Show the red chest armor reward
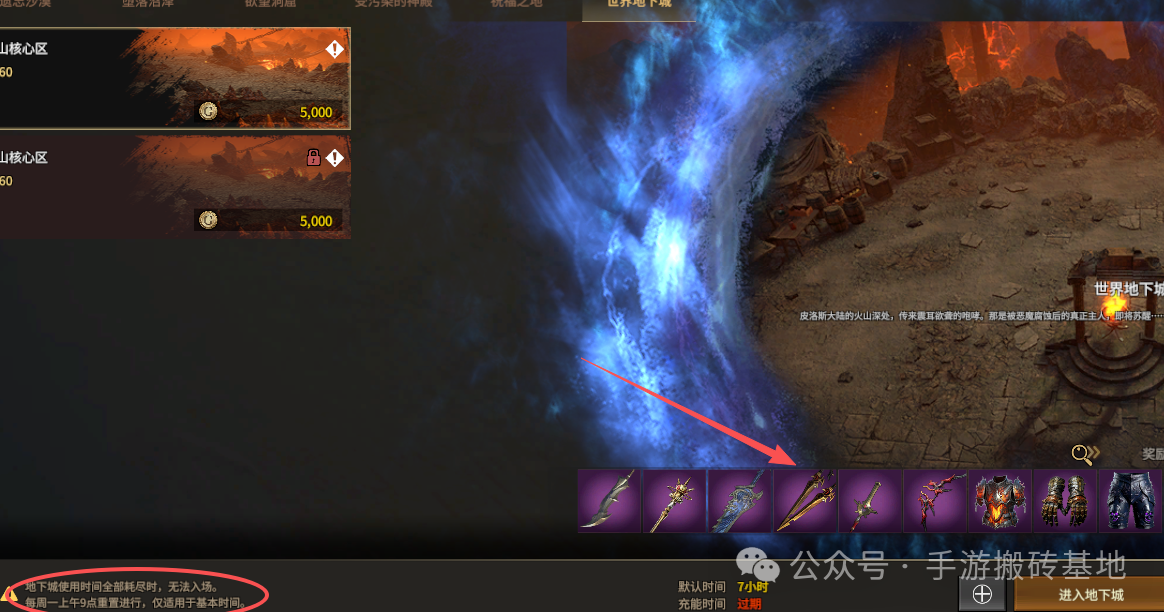Image resolution: width=1164 pixels, height=612 pixels. tap(1000, 500)
